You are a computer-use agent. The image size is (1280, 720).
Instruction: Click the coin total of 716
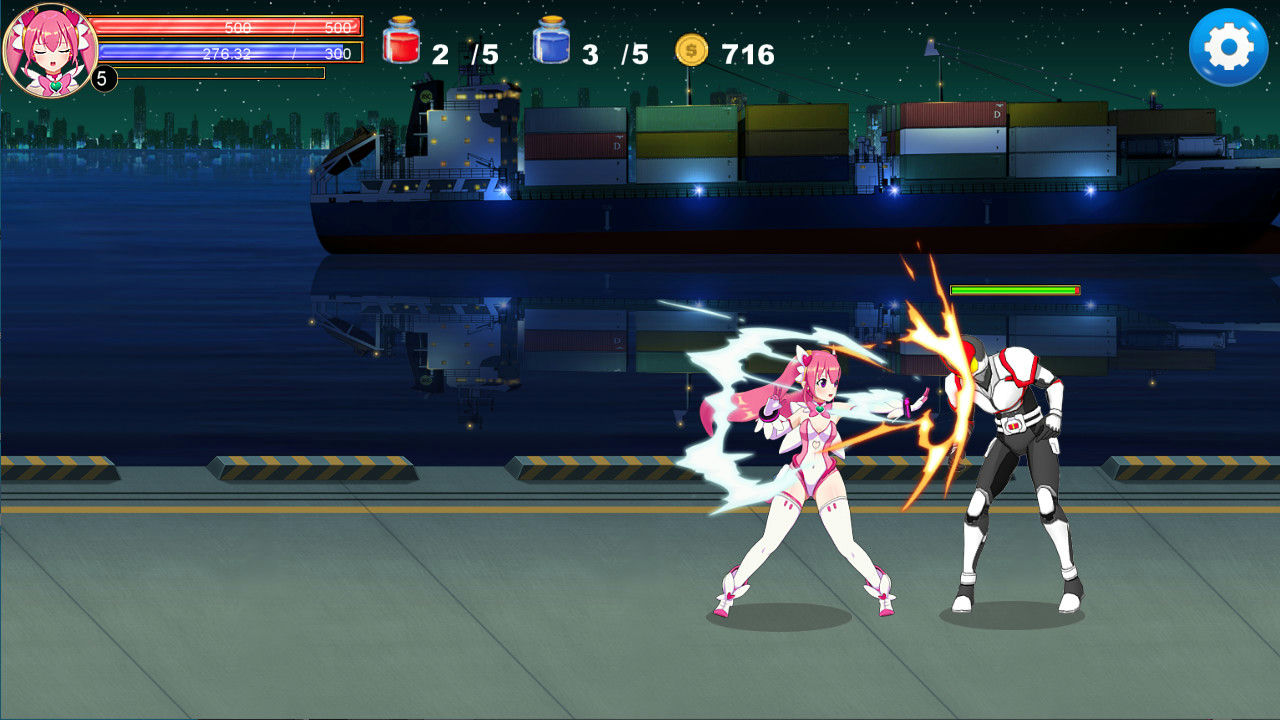tap(747, 48)
